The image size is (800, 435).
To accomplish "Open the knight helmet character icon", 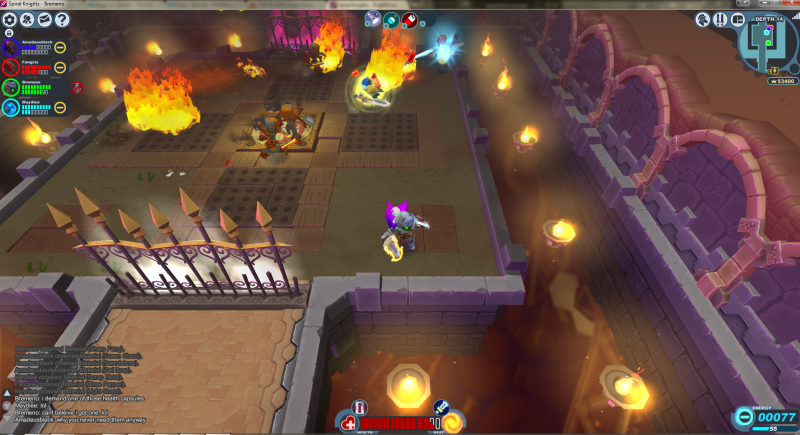I will pyautogui.click(x=703, y=19).
